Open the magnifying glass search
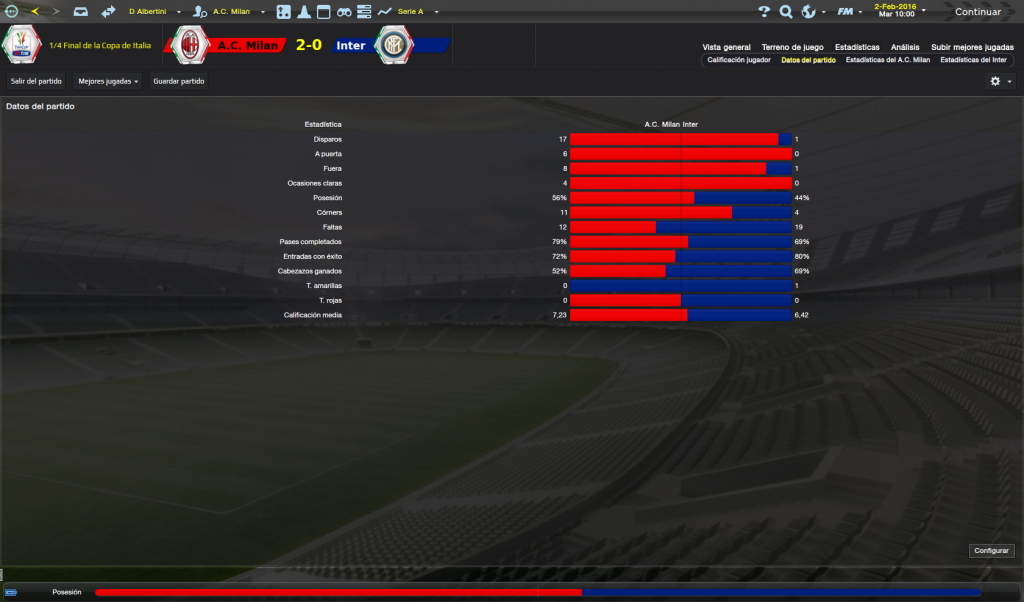 [786, 12]
